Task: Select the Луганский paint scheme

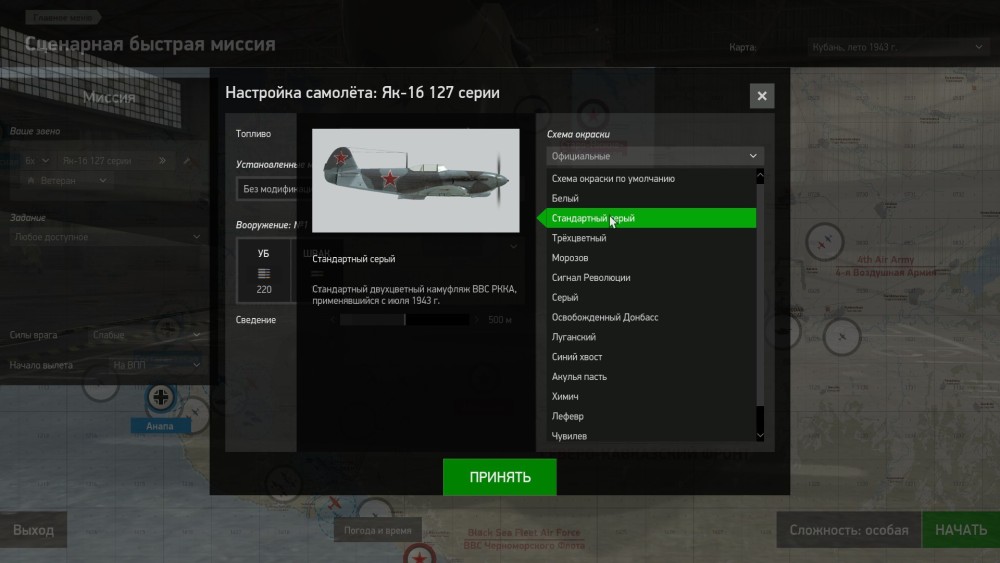Action: click(x=574, y=337)
